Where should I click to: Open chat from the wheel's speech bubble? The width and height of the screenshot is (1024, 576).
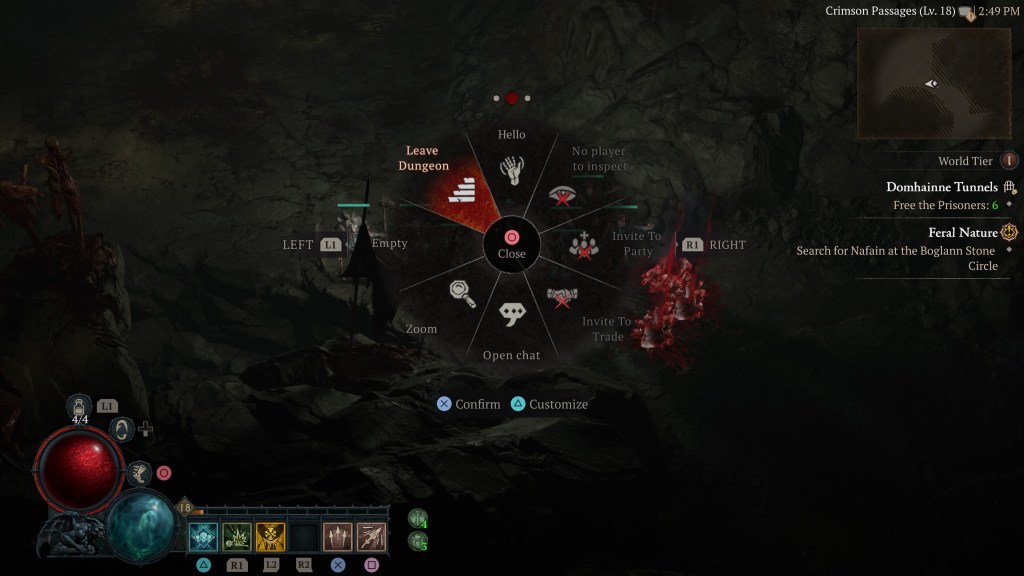click(512, 314)
